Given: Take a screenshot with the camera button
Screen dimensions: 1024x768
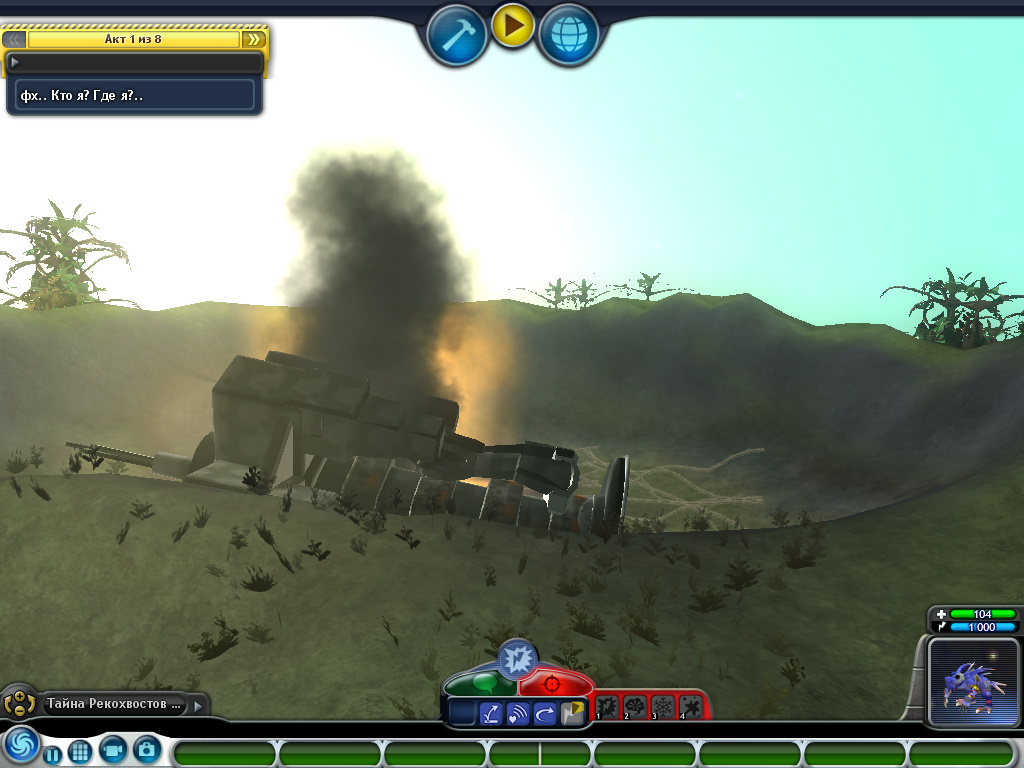Looking at the screenshot, I should point(147,749).
